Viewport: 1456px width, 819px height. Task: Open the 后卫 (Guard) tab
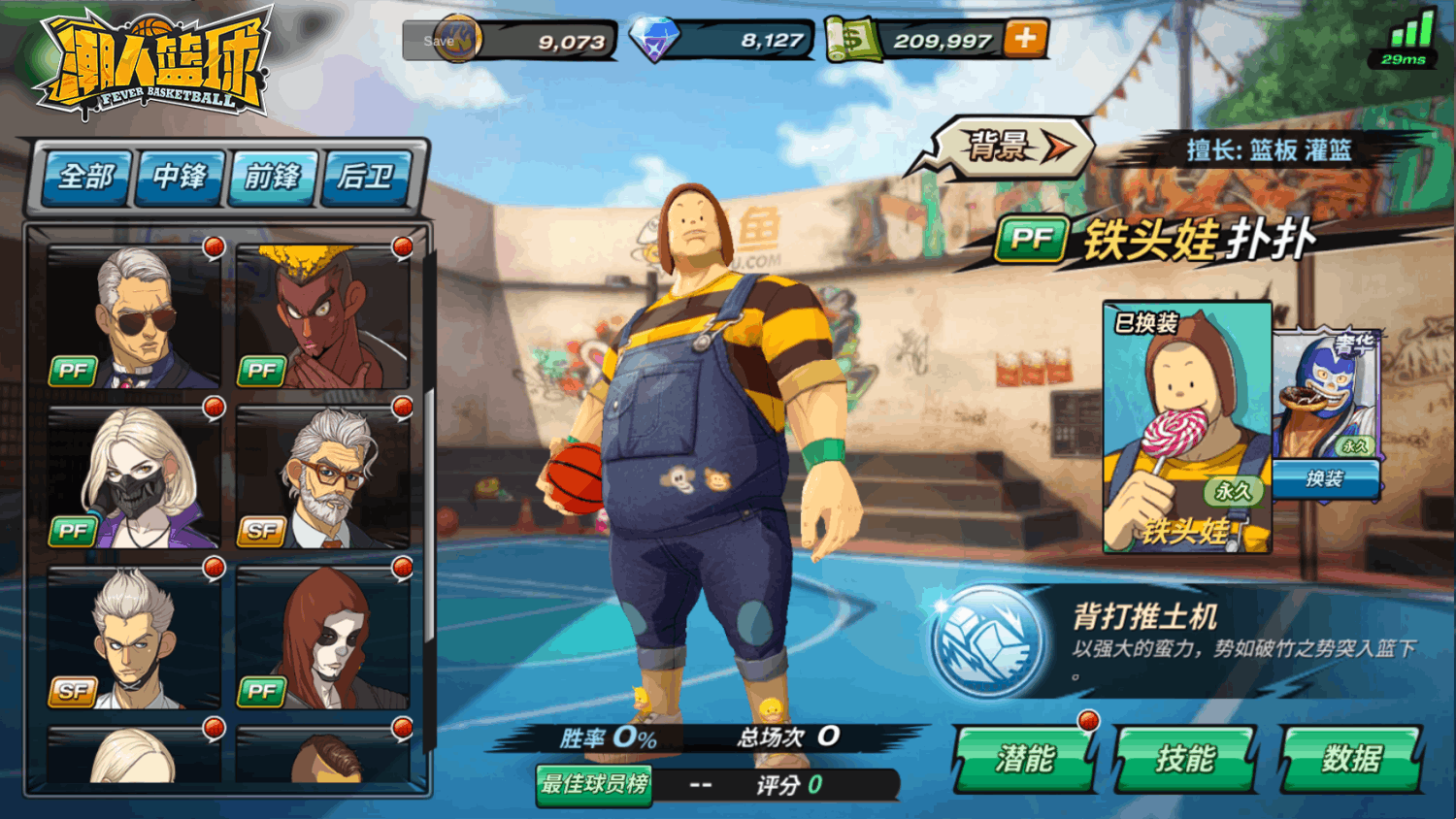[366, 177]
